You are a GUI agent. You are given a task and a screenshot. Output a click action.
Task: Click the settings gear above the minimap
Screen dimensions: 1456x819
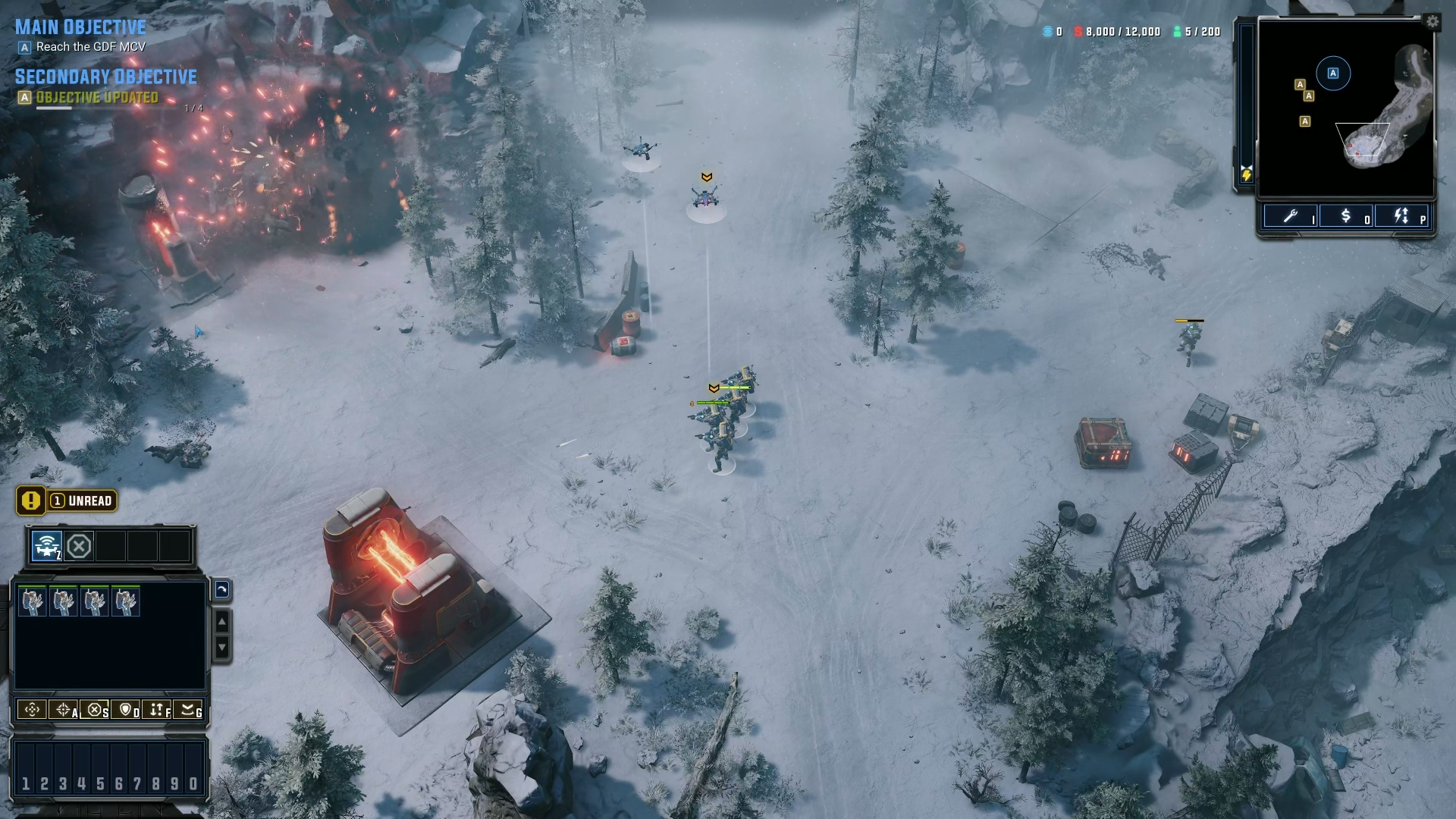[1434, 22]
